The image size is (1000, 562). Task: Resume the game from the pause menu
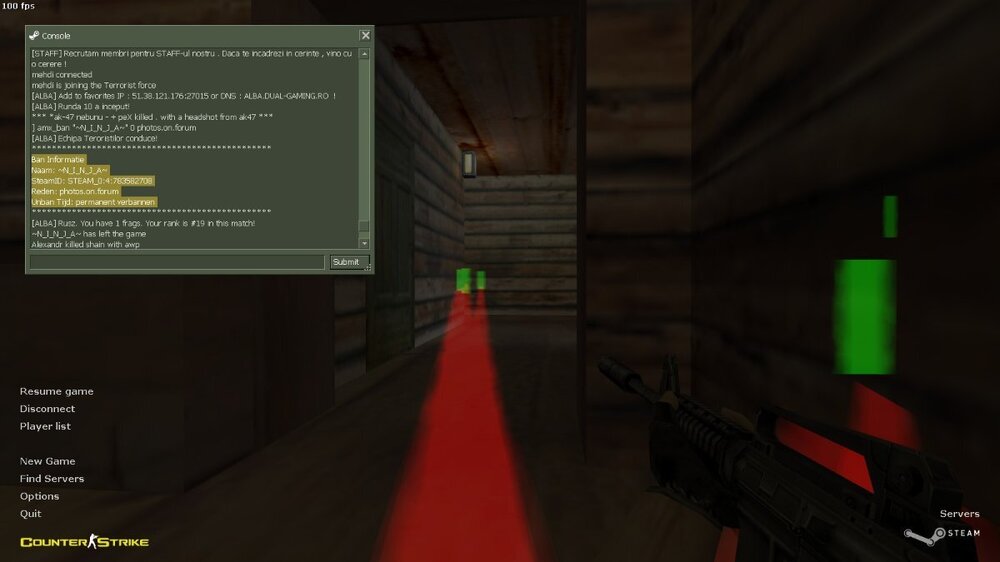coord(56,391)
